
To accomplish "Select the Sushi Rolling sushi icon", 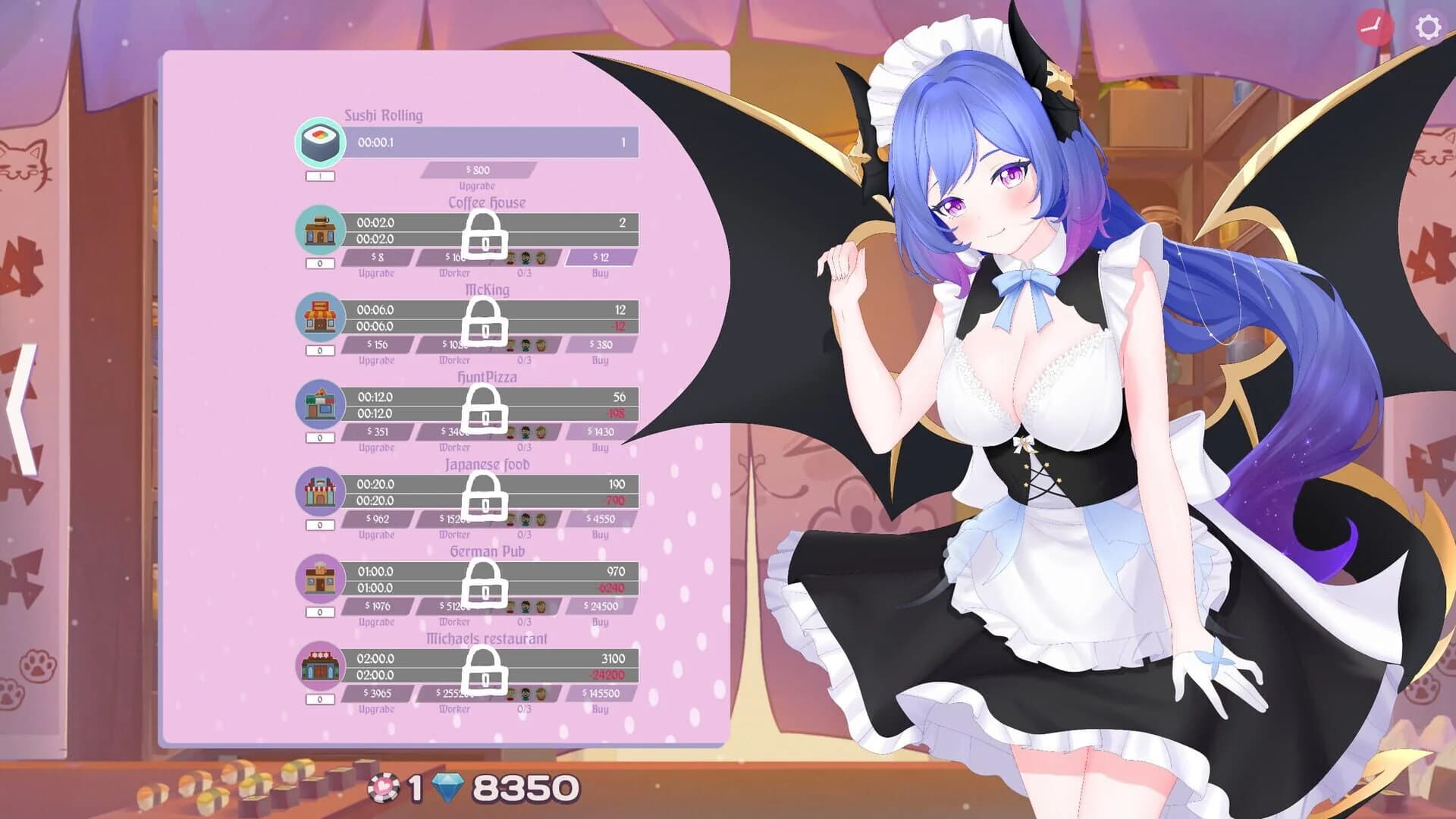I will [x=321, y=144].
